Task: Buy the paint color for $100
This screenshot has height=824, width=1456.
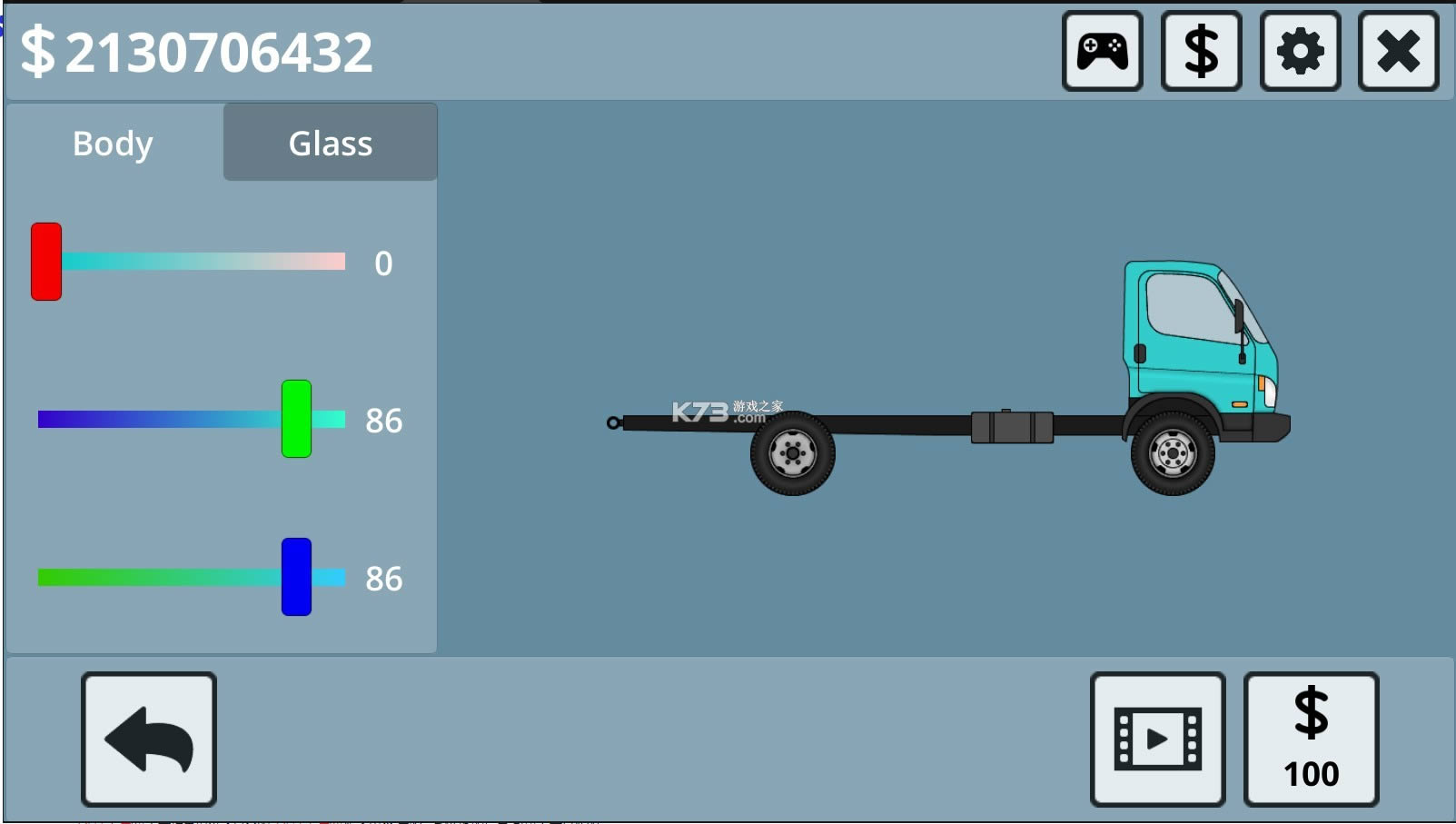Action: [x=1311, y=740]
